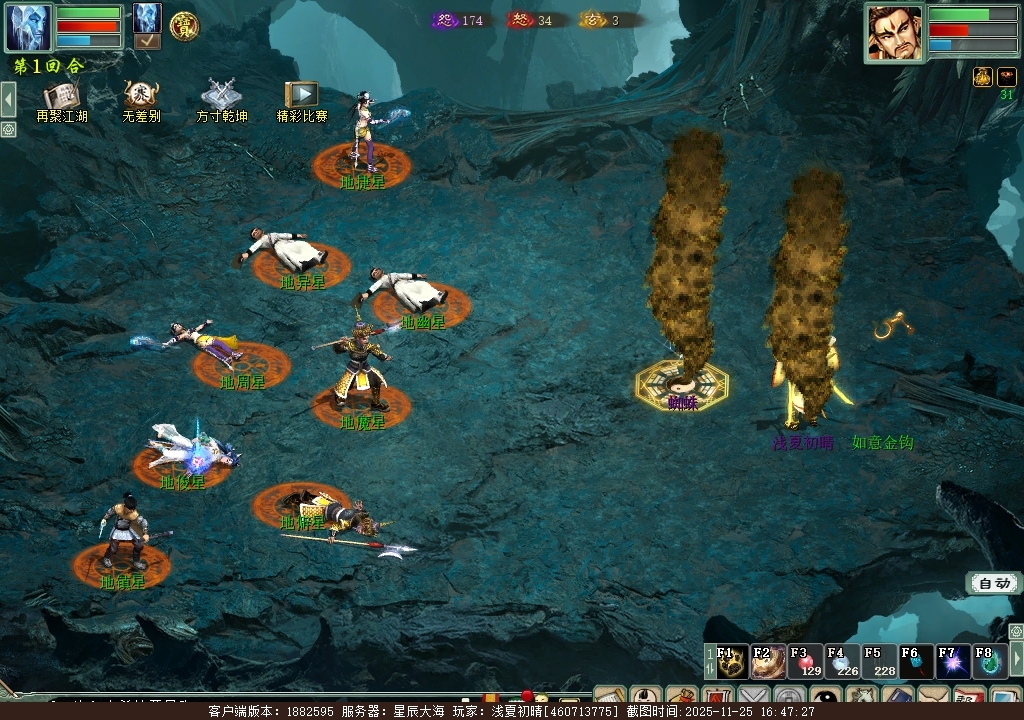Open the bearded player character portrait
Screen dimensions: 1024x720
[894, 33]
